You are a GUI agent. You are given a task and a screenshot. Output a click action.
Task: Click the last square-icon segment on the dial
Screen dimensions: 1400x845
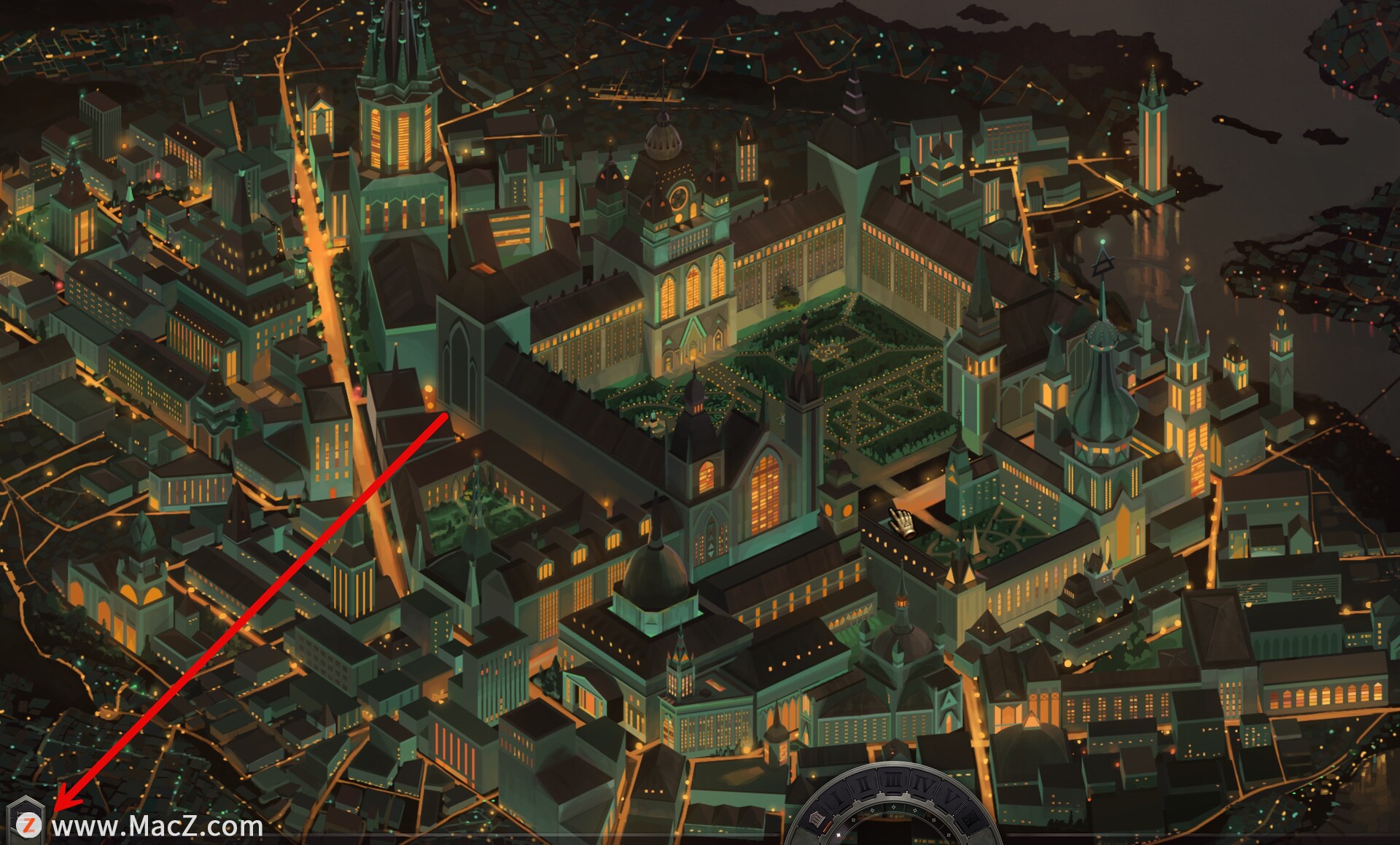970,821
